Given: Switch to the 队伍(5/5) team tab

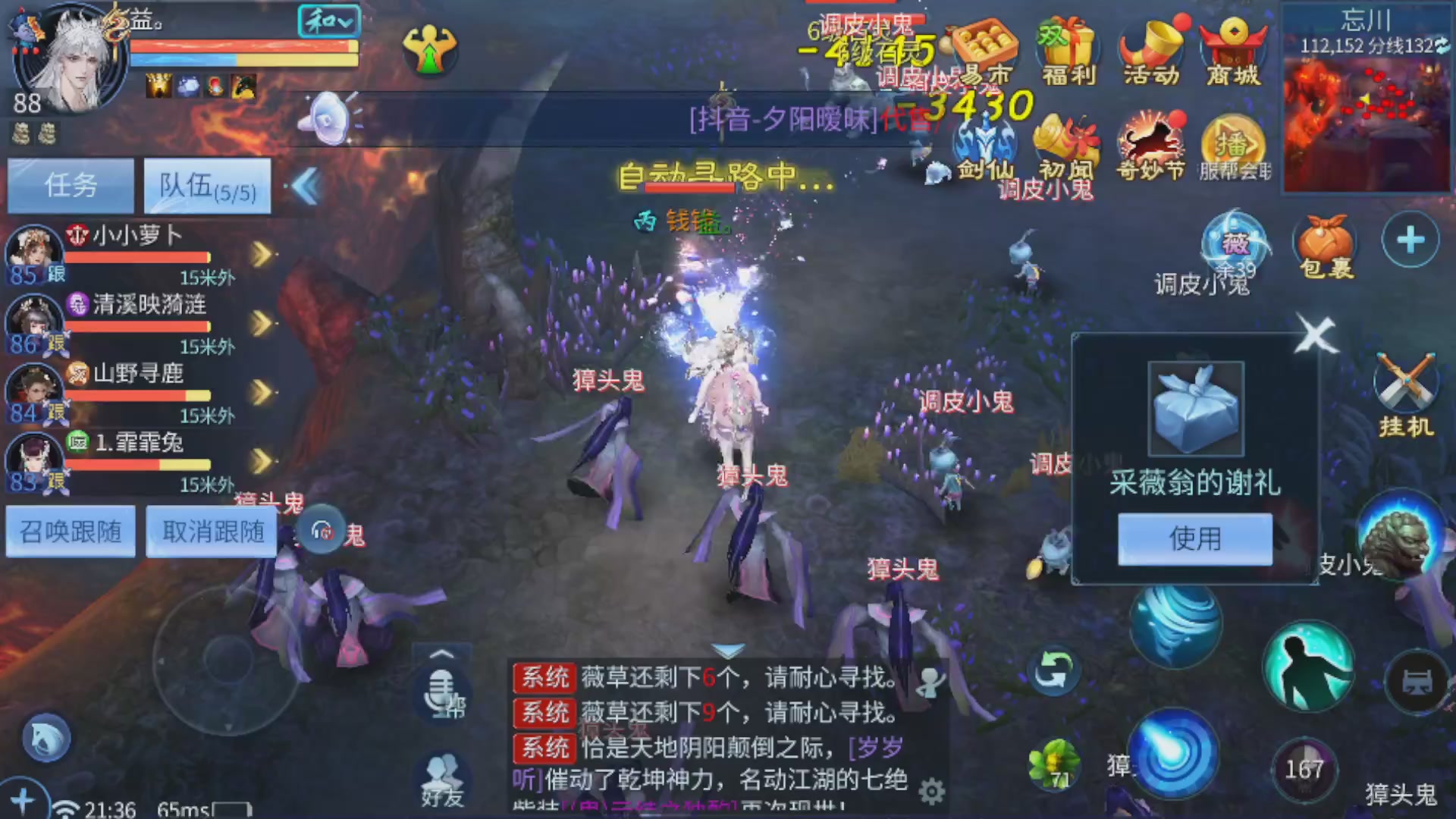Looking at the screenshot, I should click(x=206, y=186).
